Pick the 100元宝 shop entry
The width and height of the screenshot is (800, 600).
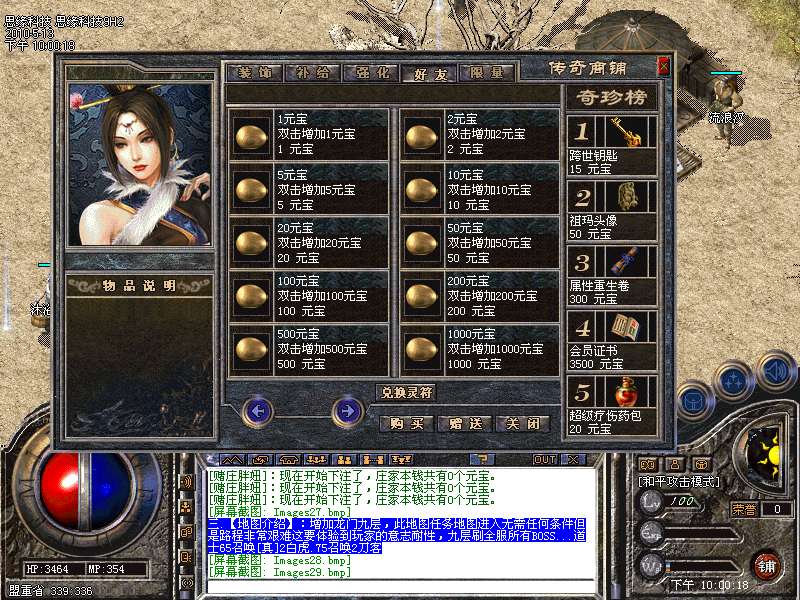click(x=251, y=295)
